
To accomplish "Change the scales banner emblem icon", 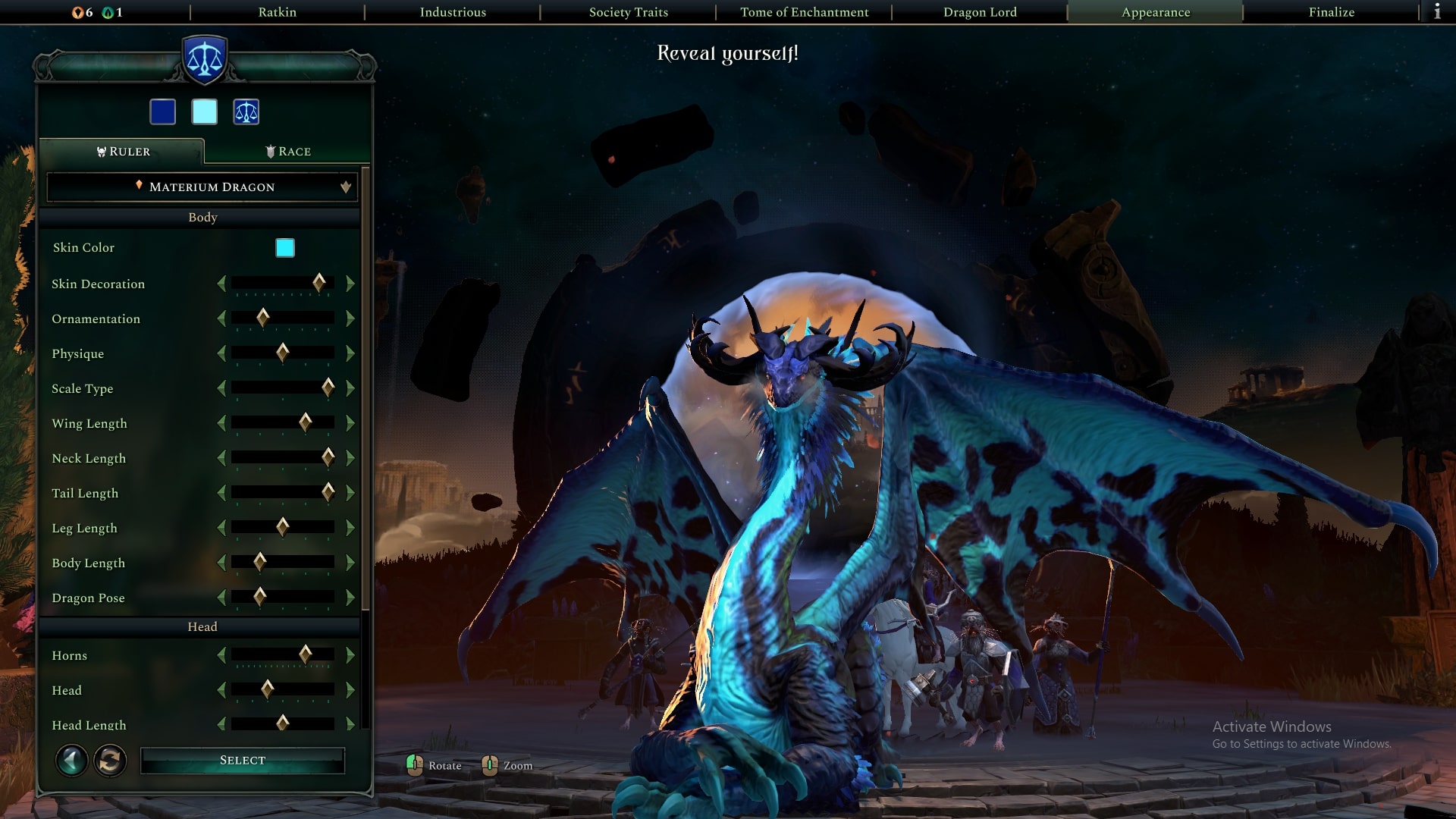I will (x=246, y=112).
